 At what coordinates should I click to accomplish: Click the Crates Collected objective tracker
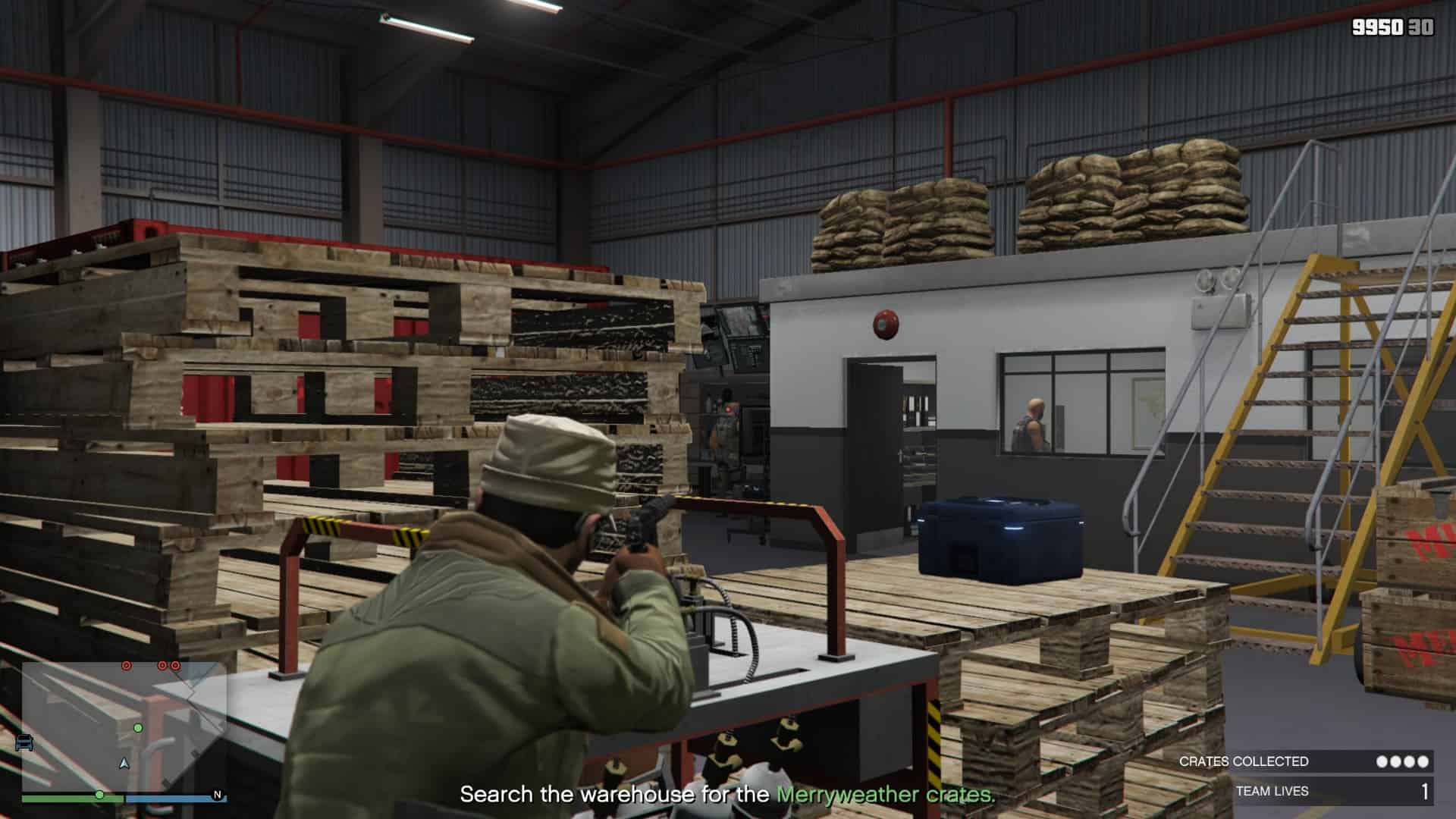[1304, 761]
